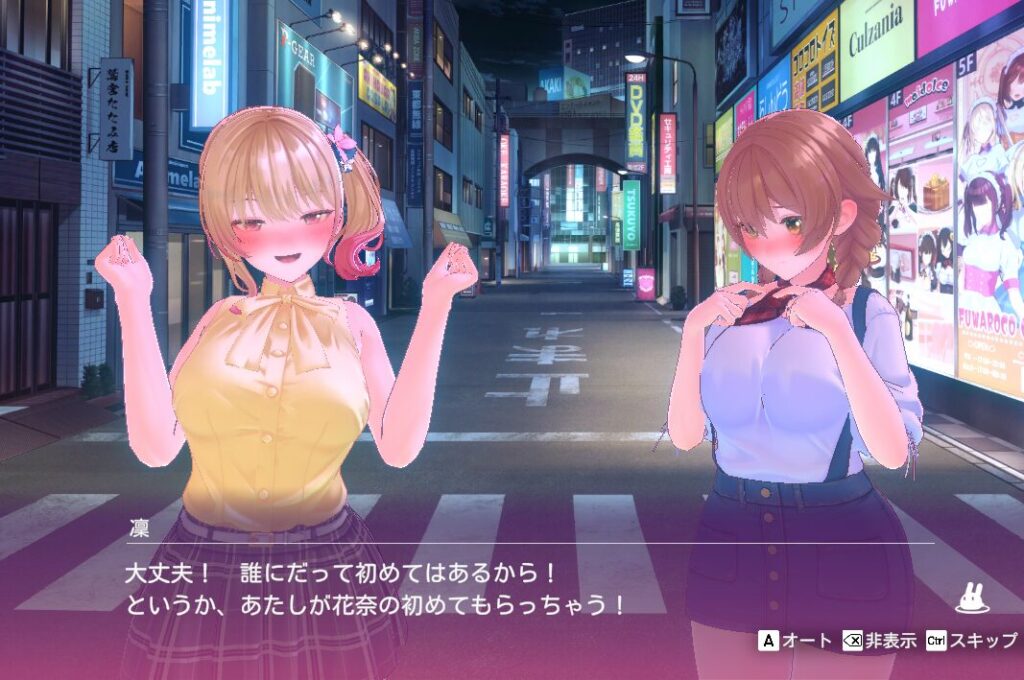Hide the text window with 非表示
The width and height of the screenshot is (1024, 680).
(878, 641)
